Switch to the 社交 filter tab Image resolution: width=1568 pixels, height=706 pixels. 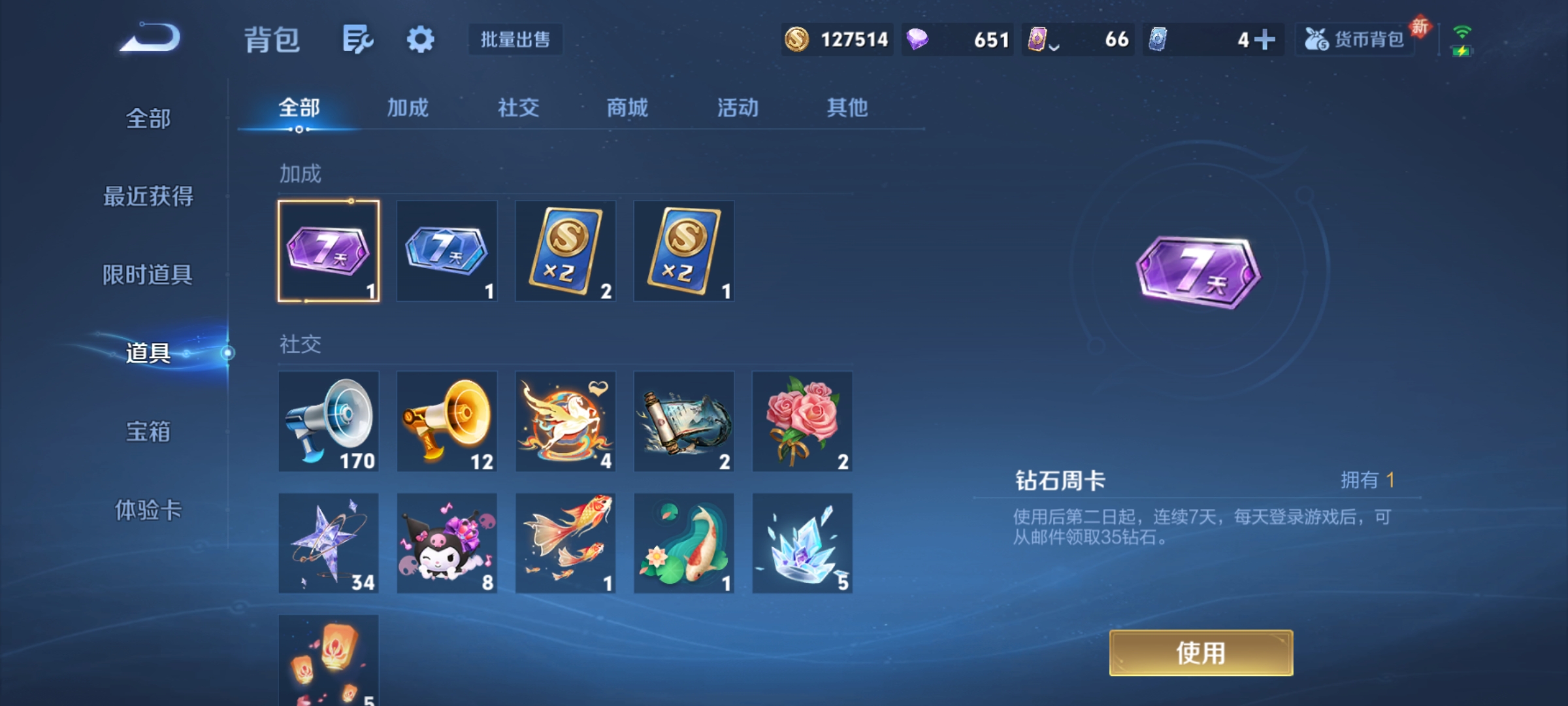(x=517, y=108)
